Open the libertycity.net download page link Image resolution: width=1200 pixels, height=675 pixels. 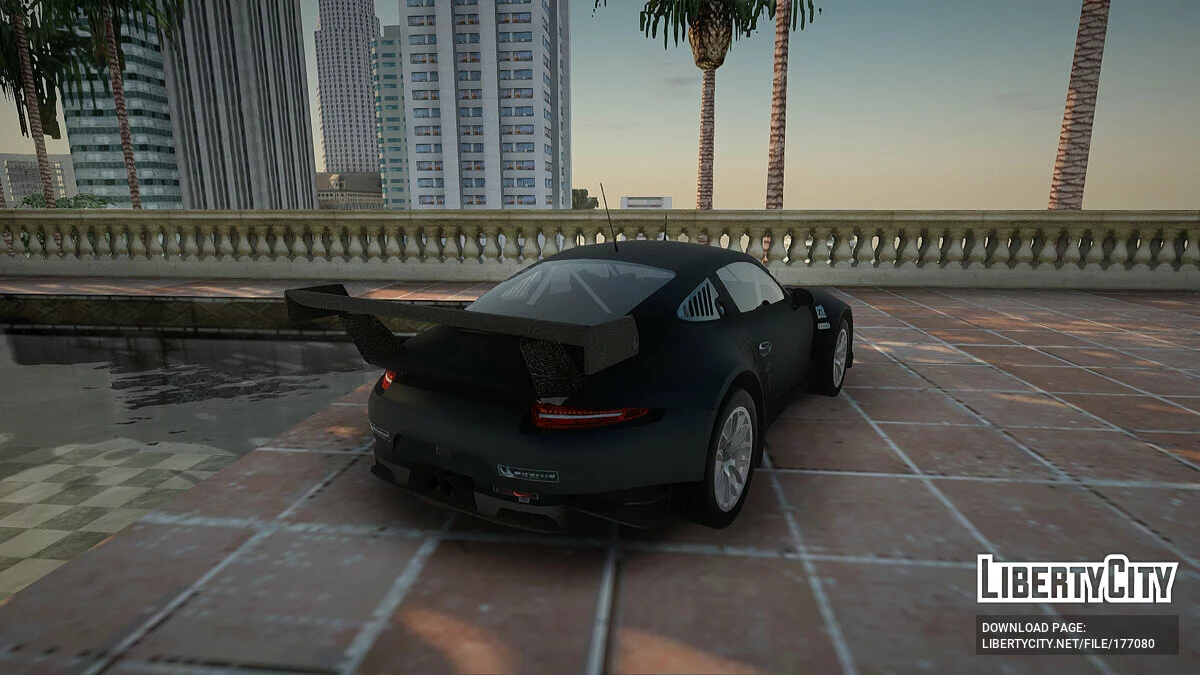[1068, 643]
